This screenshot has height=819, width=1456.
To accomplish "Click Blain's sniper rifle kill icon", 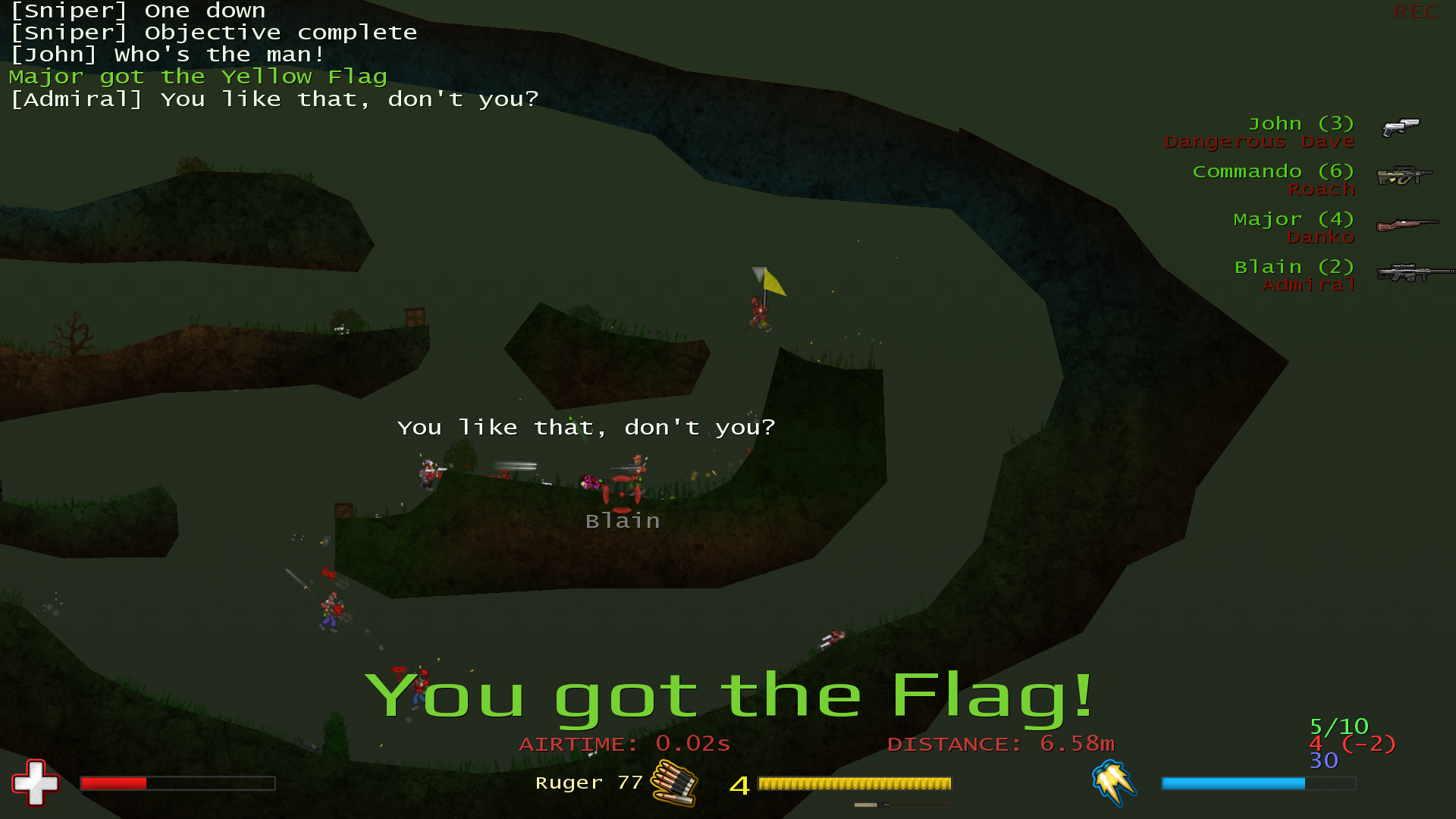I will click(1414, 272).
